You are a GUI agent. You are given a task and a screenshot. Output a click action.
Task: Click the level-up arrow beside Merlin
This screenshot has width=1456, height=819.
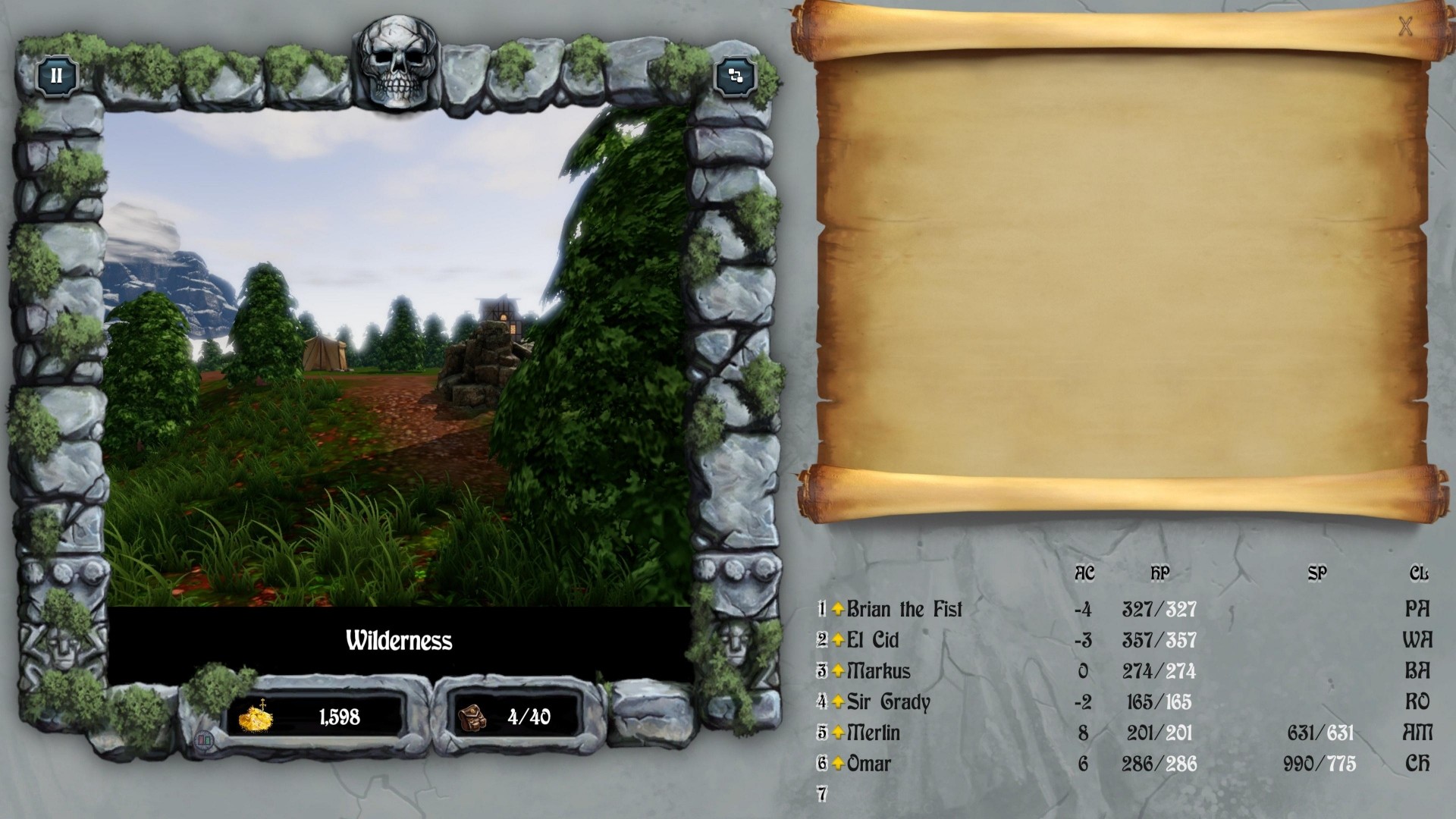(x=838, y=733)
